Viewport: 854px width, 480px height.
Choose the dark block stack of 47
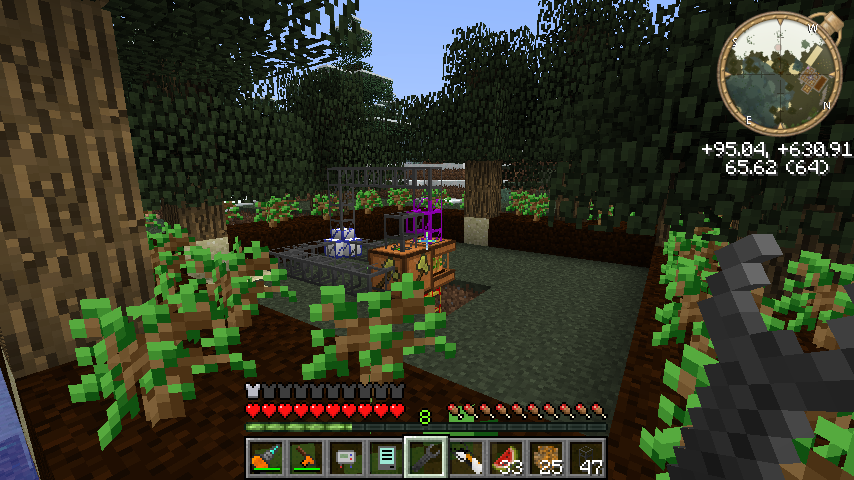point(587,459)
